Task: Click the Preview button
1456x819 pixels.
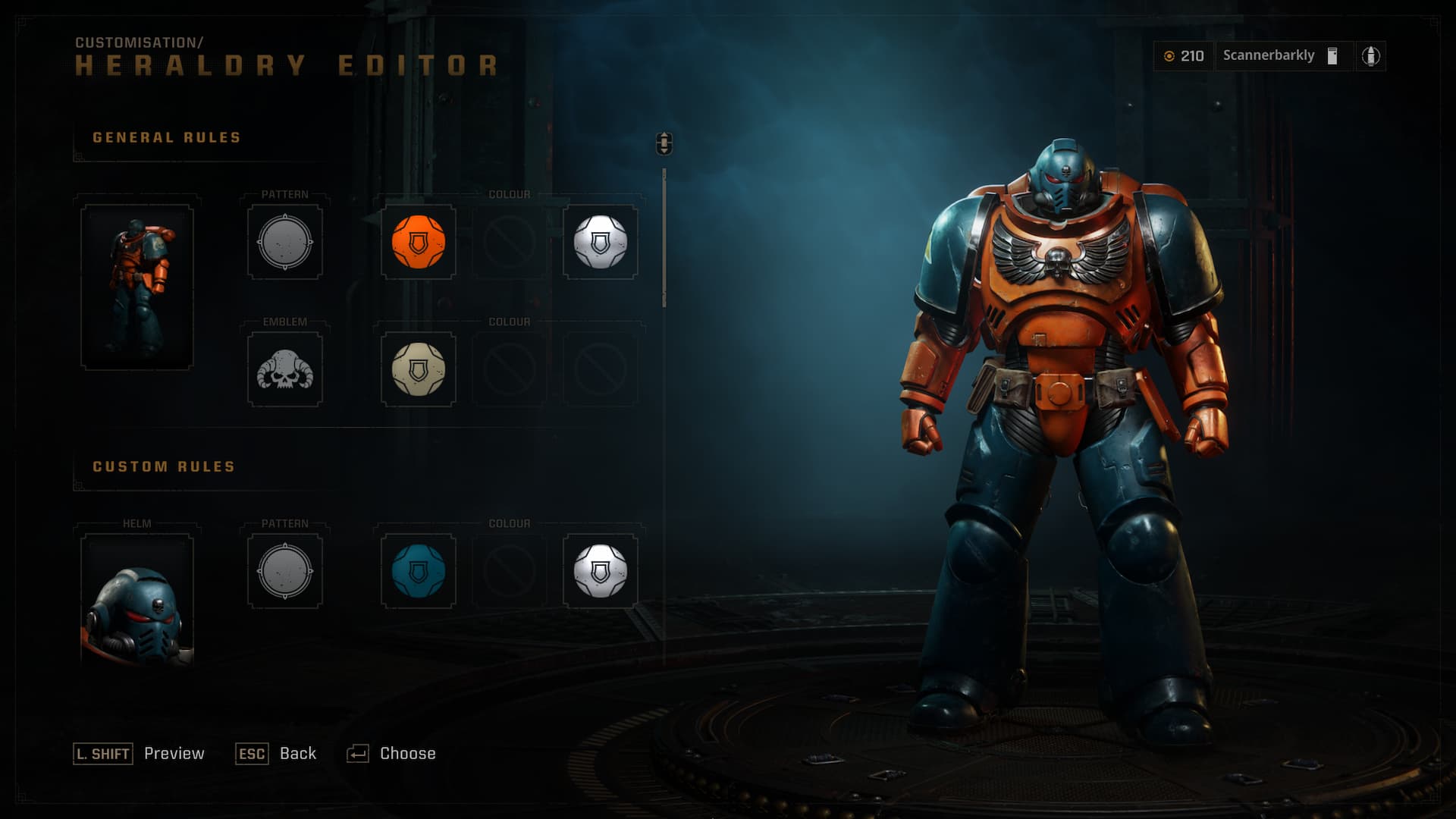Action: 140,753
